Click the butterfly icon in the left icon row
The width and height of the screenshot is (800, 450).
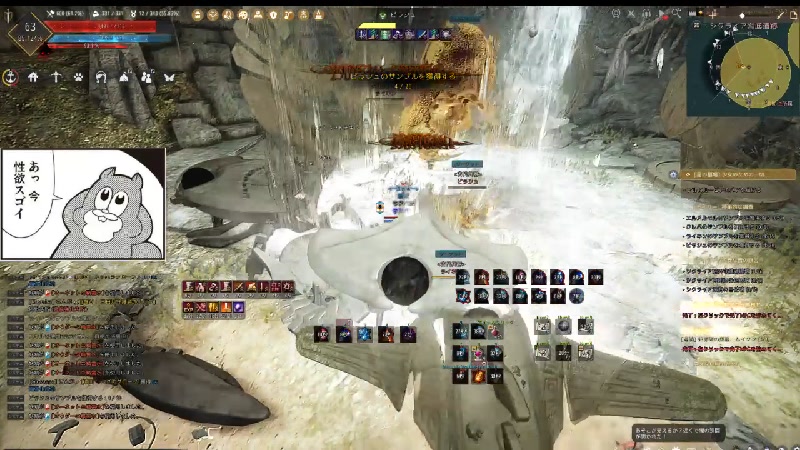pyautogui.click(x=169, y=77)
